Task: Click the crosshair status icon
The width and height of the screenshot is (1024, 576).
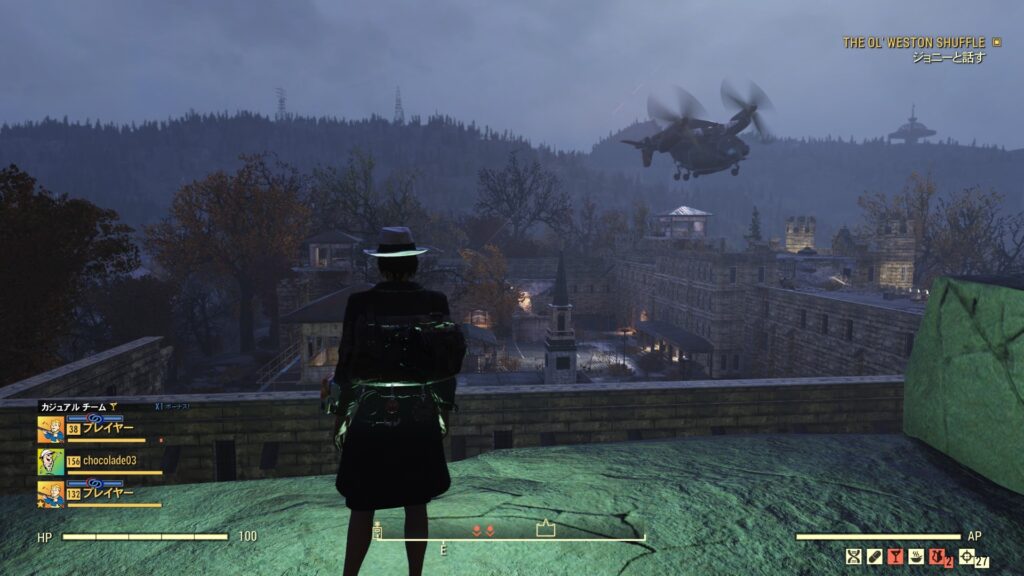Action: pos(966,557)
